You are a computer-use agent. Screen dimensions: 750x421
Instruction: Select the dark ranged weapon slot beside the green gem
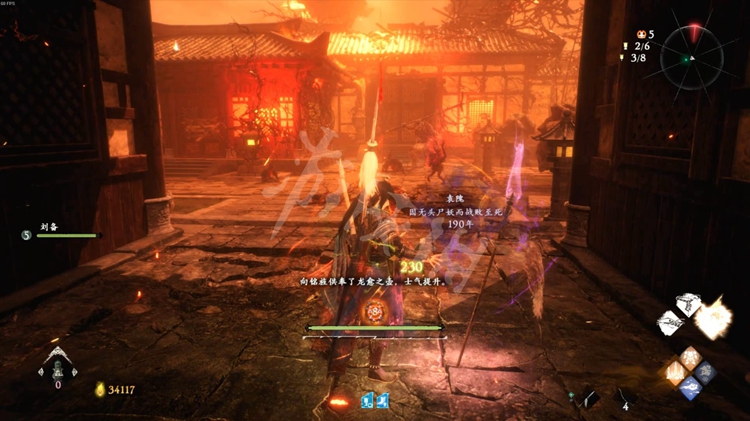[x=590, y=397]
